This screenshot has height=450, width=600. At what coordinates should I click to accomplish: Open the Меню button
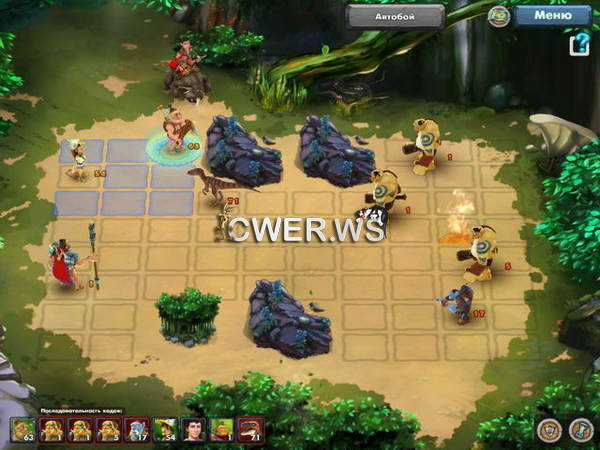[553, 15]
